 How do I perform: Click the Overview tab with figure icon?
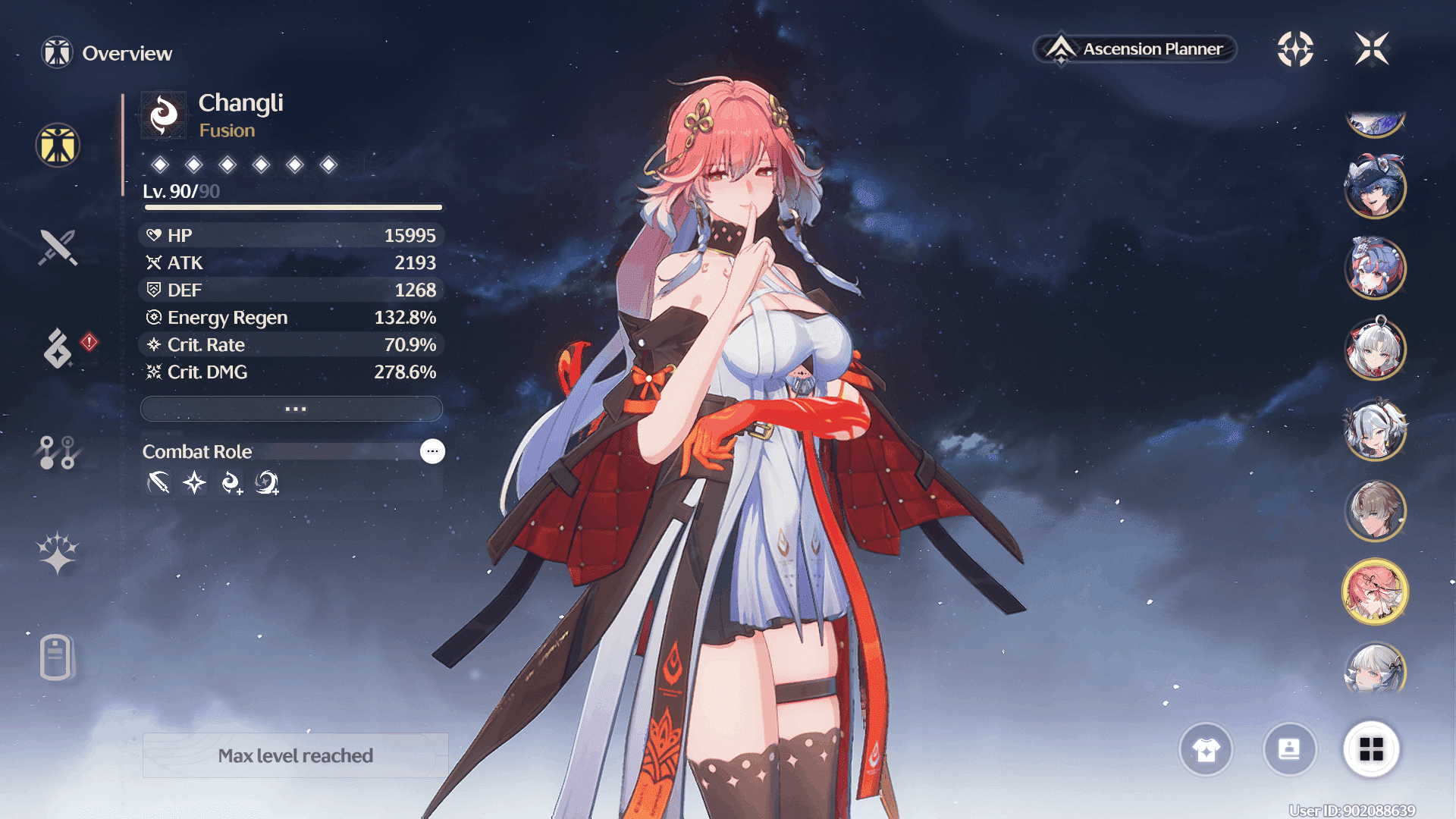click(58, 146)
